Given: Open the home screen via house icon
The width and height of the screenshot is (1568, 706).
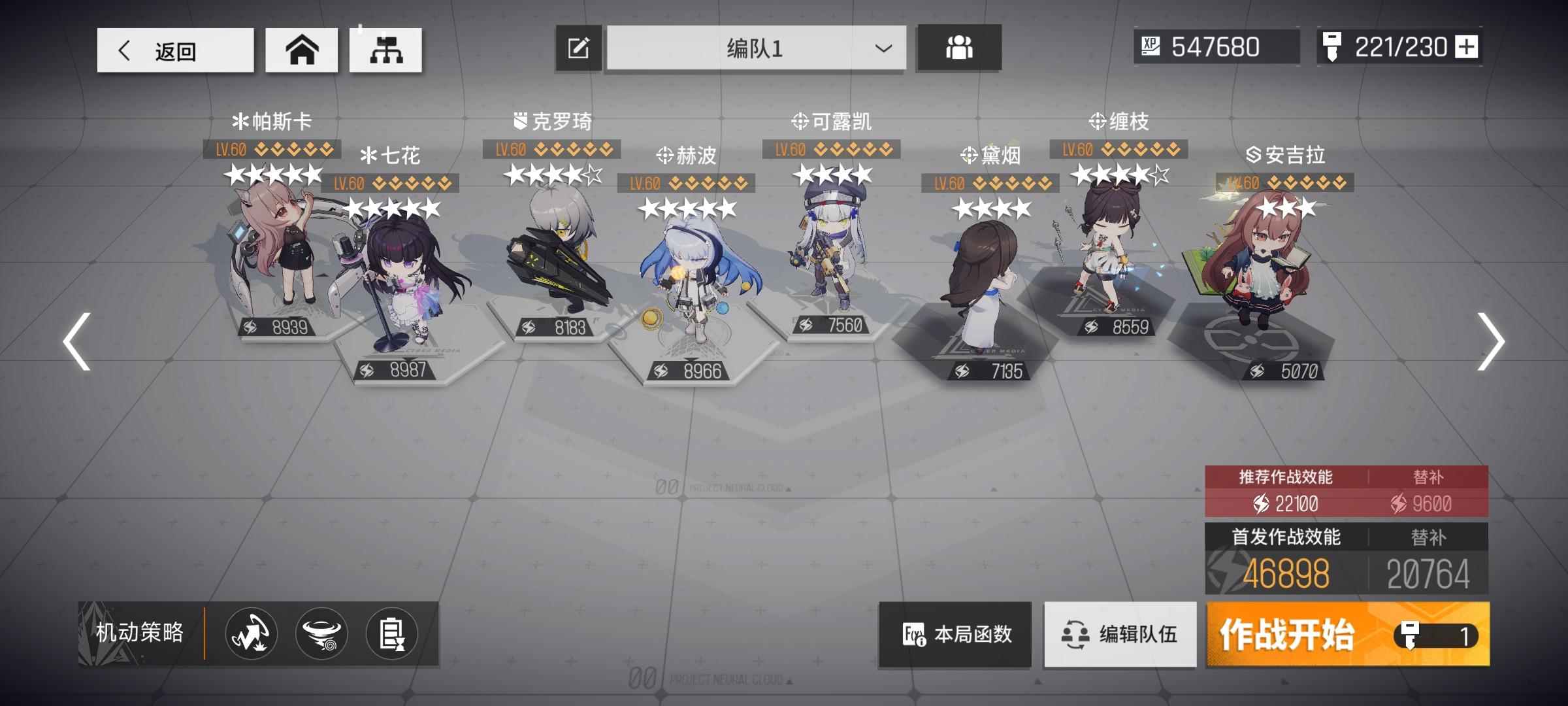Looking at the screenshot, I should [301, 49].
